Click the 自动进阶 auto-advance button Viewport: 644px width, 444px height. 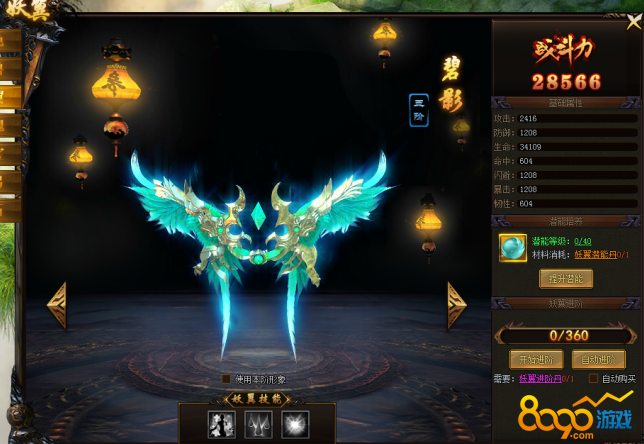tap(597, 358)
